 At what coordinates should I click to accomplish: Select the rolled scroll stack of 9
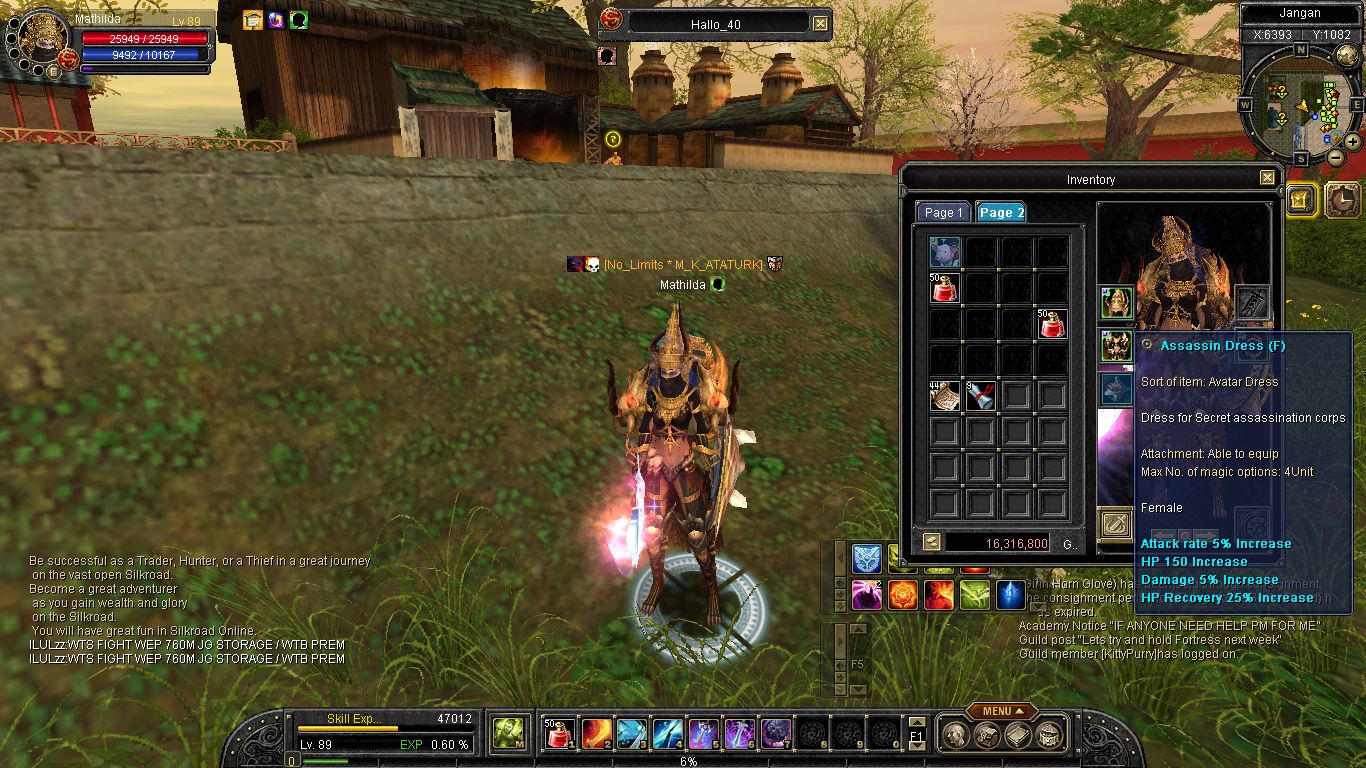[981, 396]
